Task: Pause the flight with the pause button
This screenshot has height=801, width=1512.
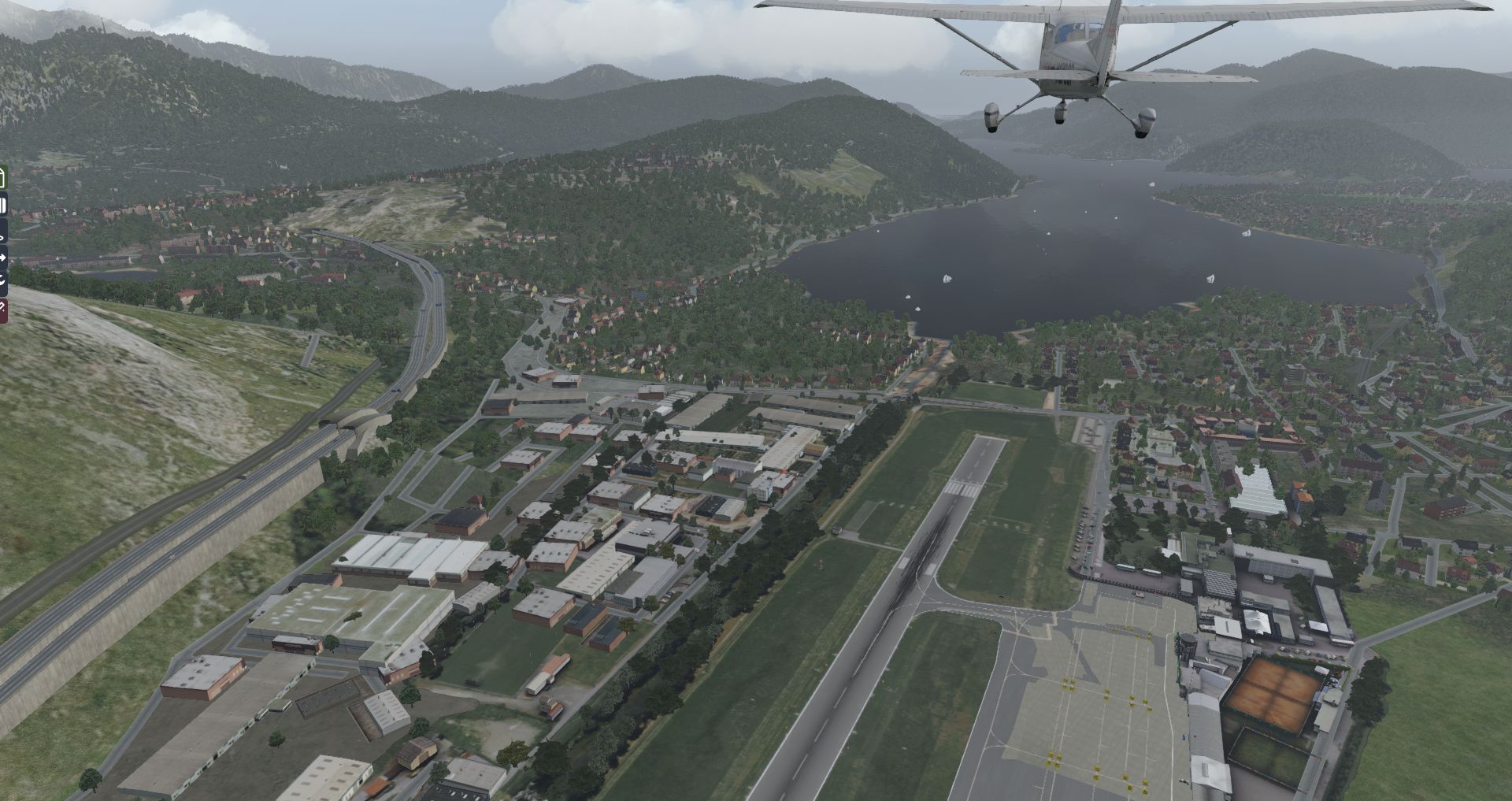Action: [x=2, y=206]
